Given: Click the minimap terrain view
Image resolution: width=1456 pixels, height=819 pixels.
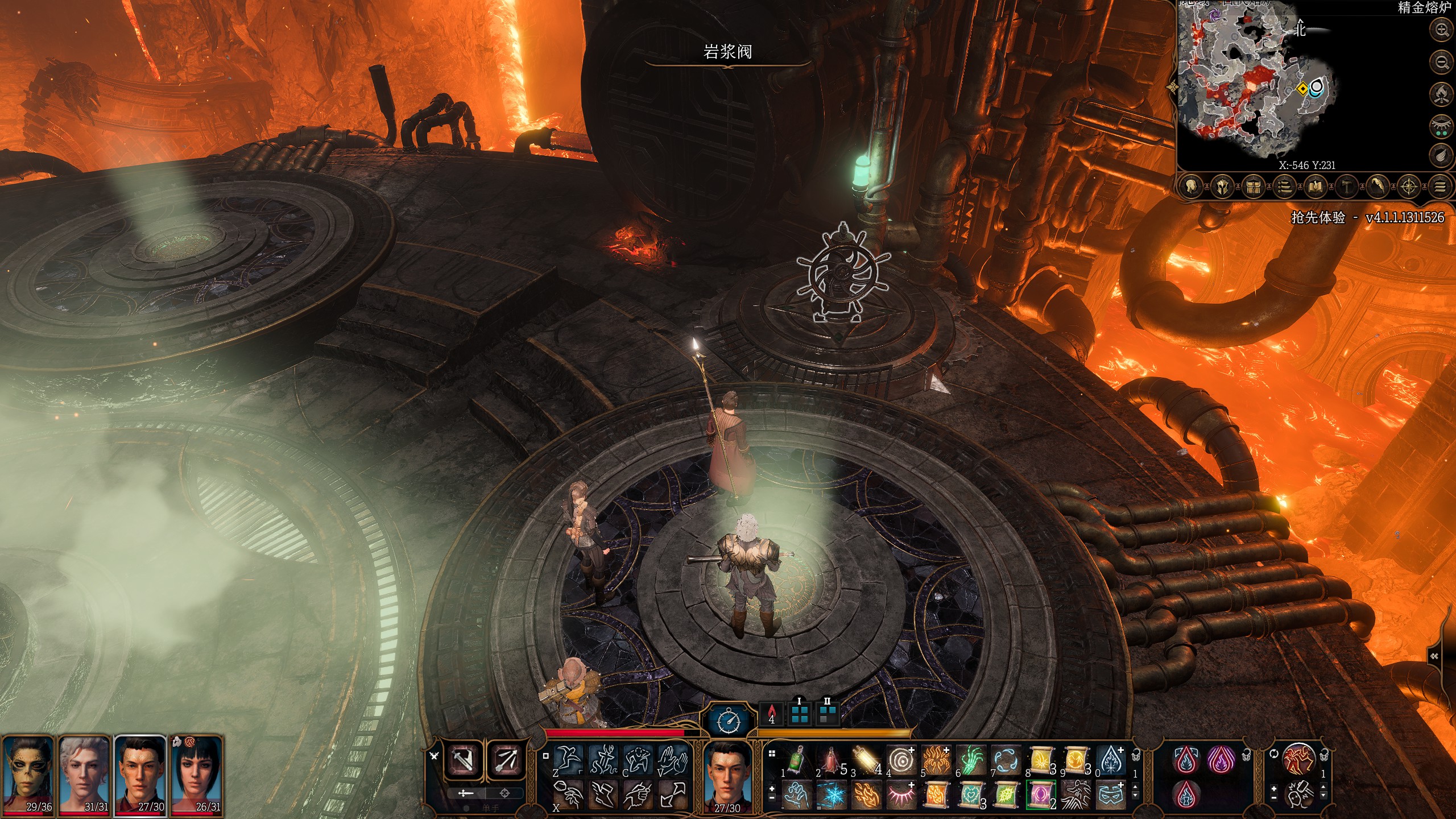Looking at the screenshot, I should tap(1251, 85).
